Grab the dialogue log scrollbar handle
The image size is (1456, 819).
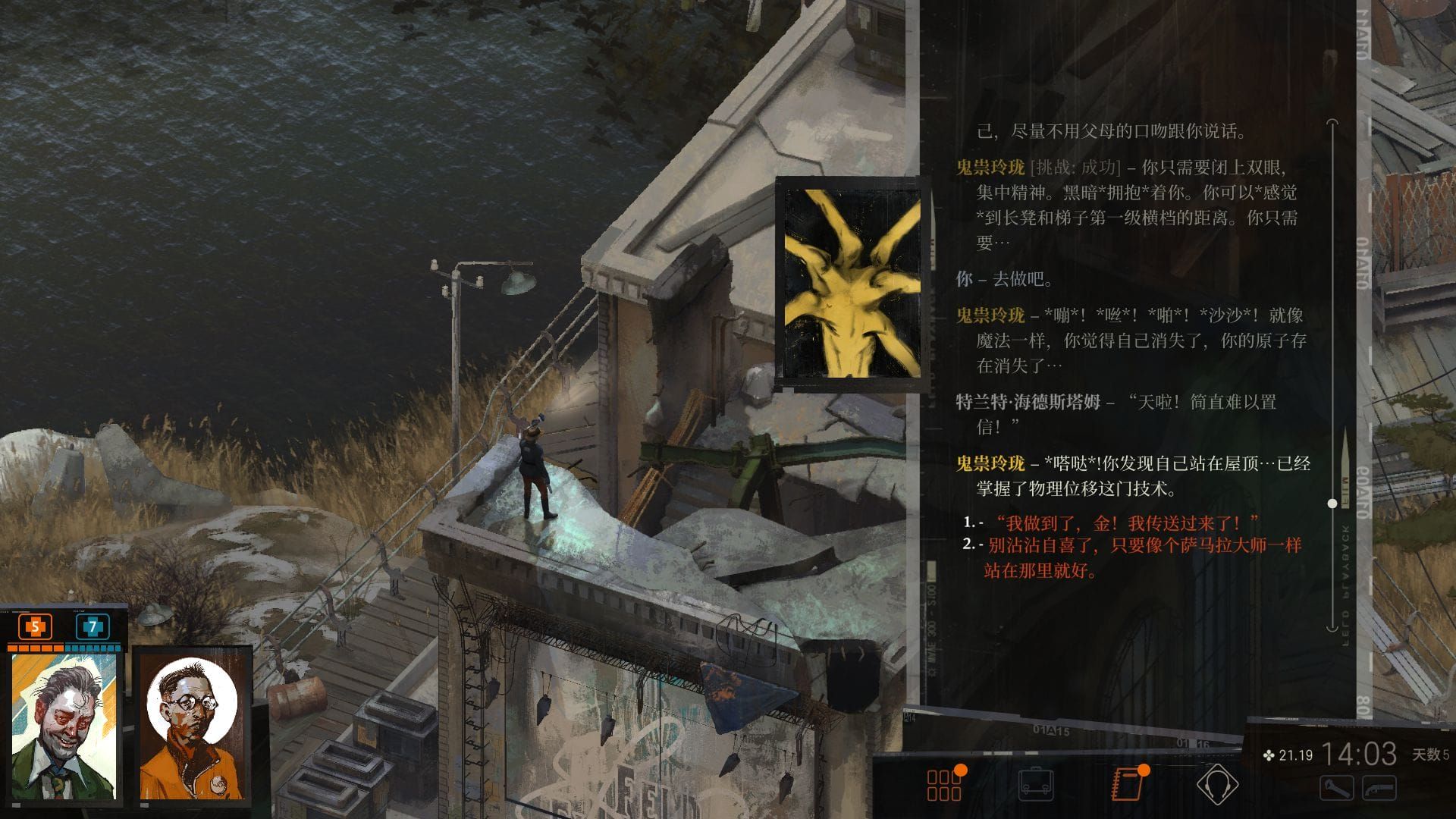point(1332,504)
